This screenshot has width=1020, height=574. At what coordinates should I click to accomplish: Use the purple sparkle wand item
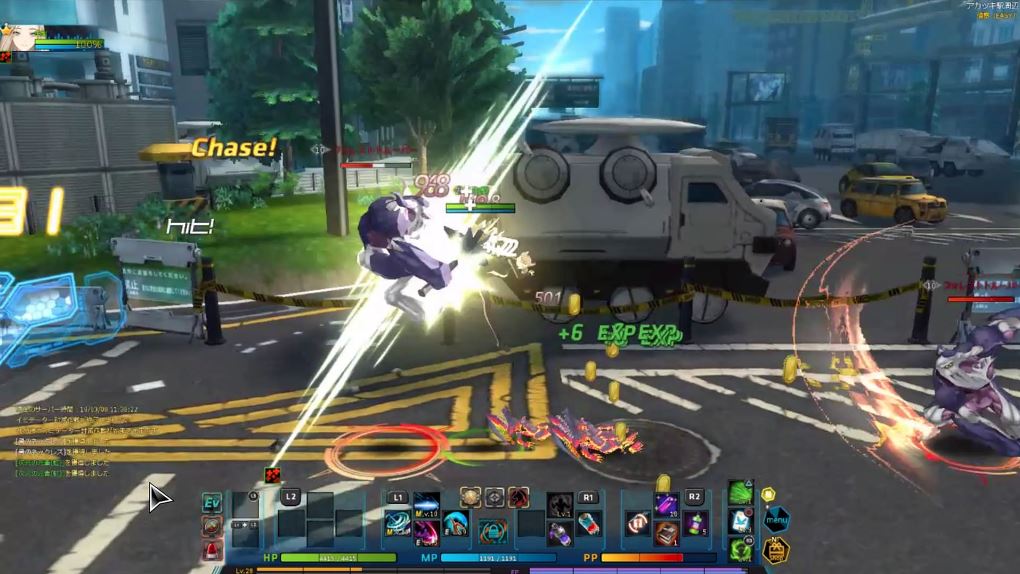[x=665, y=503]
